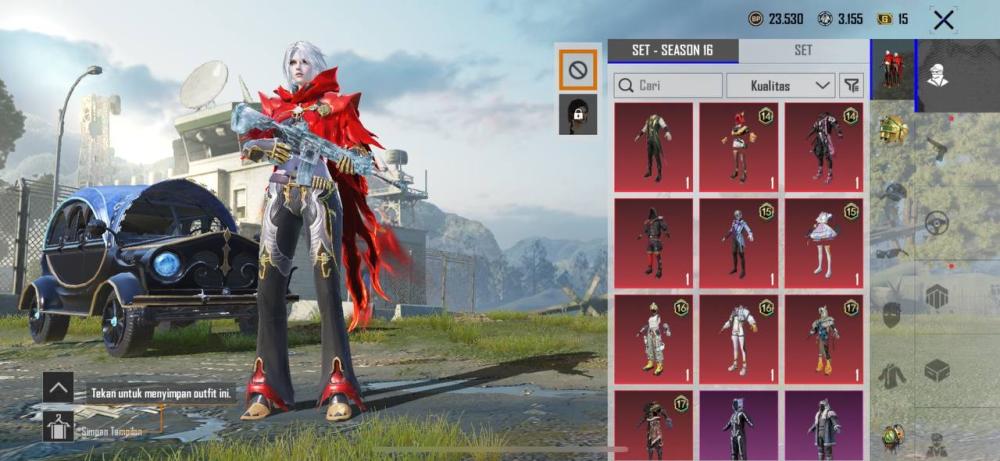Click the Cari search field
Viewport: 1000px width, 461px height.
(x=668, y=86)
